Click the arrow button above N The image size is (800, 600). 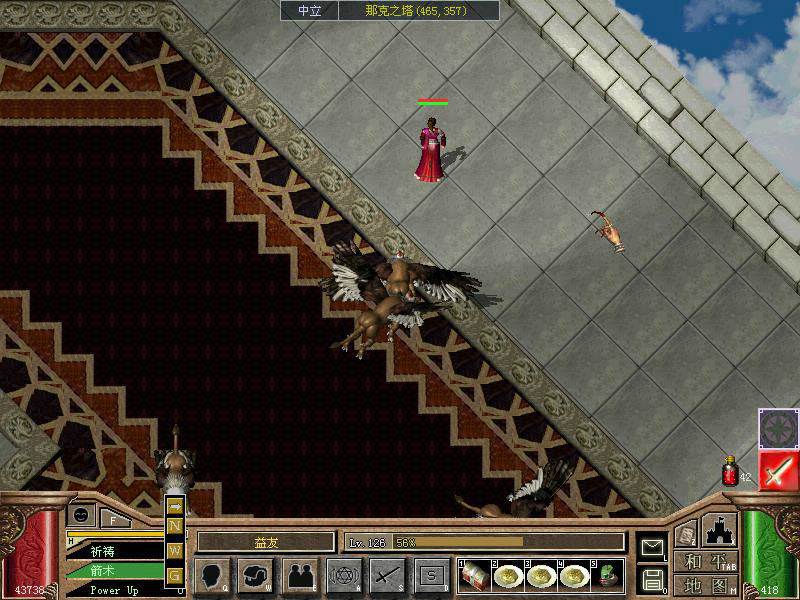click(175, 506)
